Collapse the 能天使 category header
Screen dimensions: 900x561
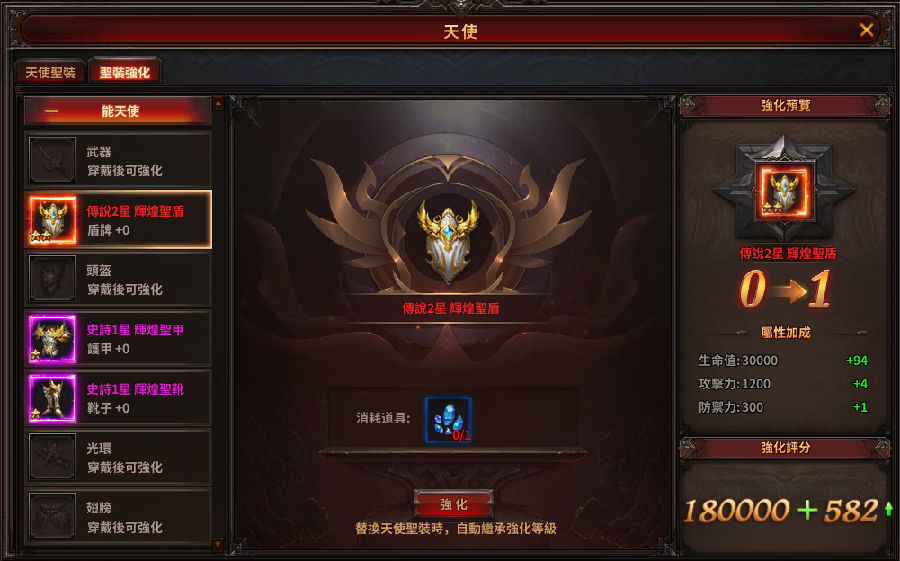[x=118, y=111]
